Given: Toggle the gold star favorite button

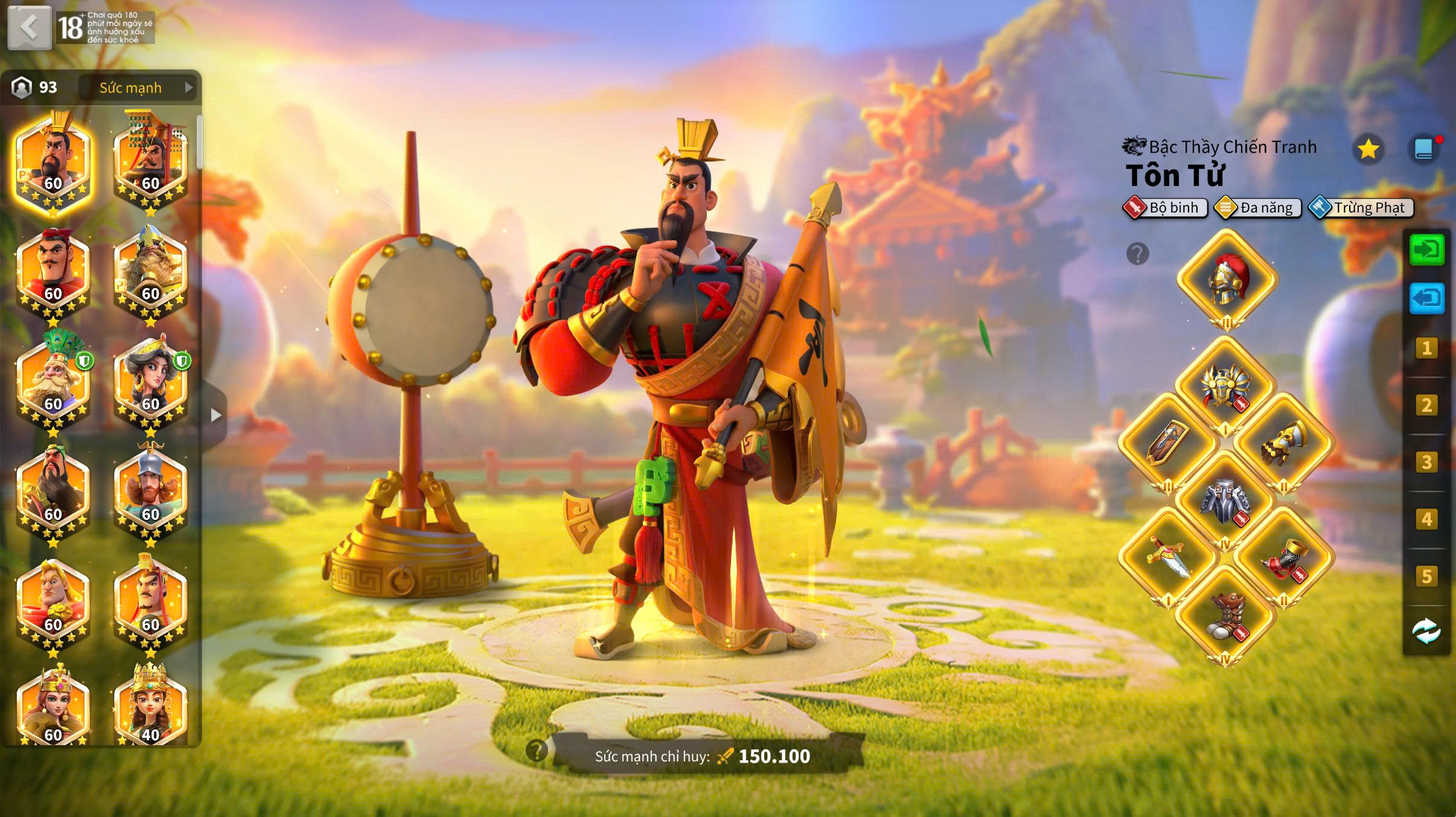Looking at the screenshot, I should pos(1367,149).
